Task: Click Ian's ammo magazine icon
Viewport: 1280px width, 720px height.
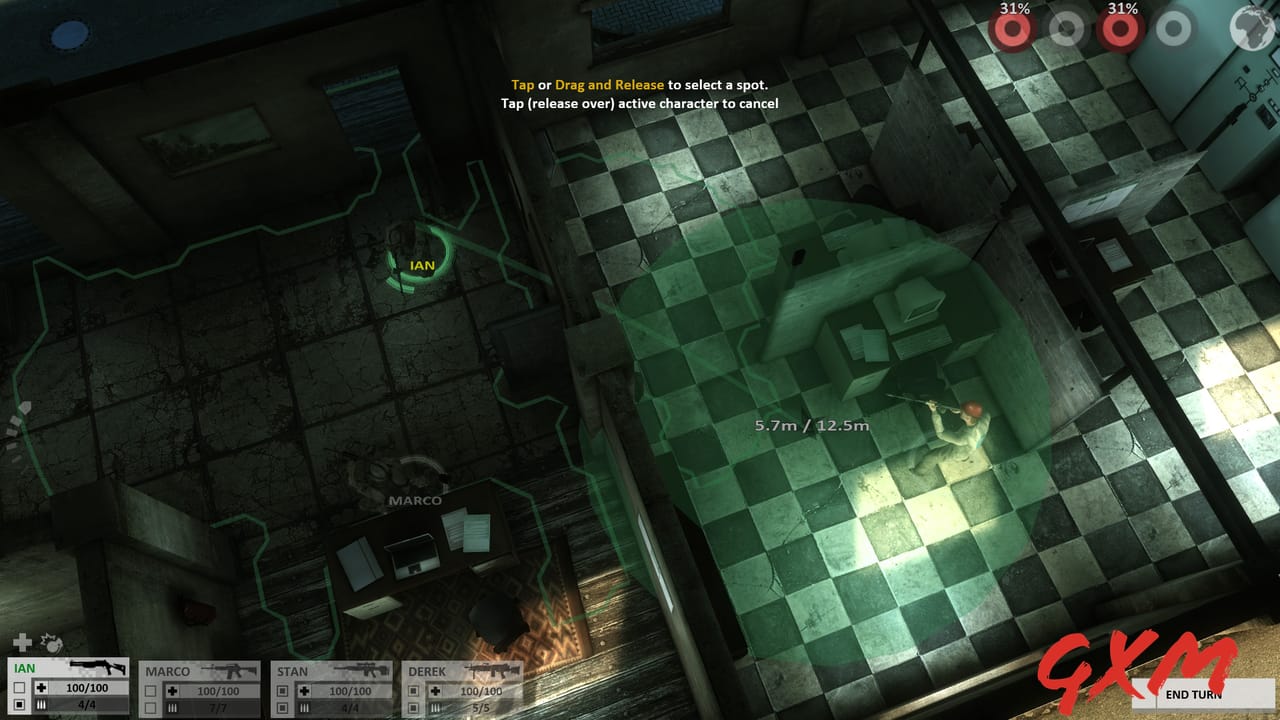Action: (40, 706)
